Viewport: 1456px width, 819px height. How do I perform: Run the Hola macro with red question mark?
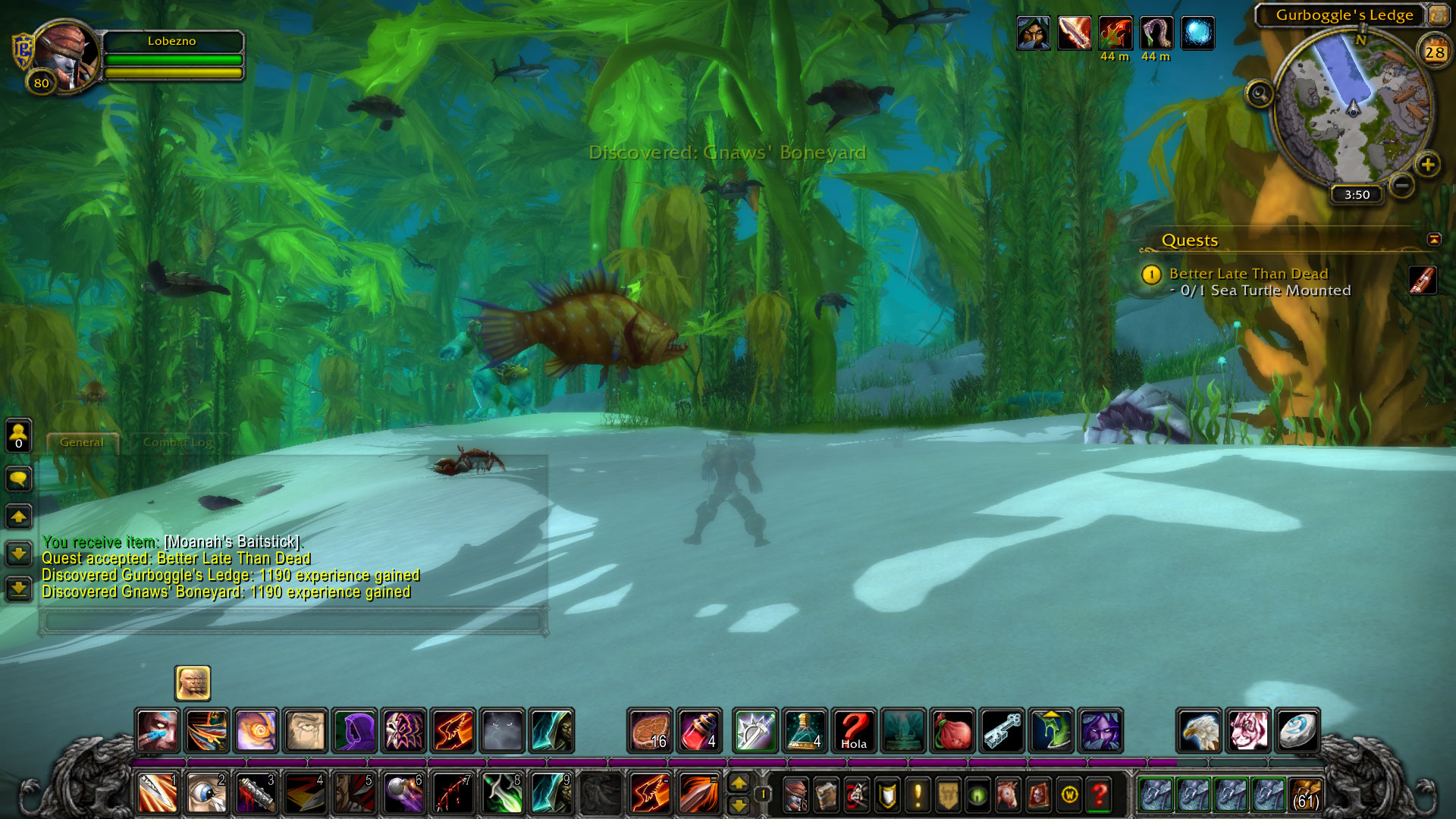854,731
